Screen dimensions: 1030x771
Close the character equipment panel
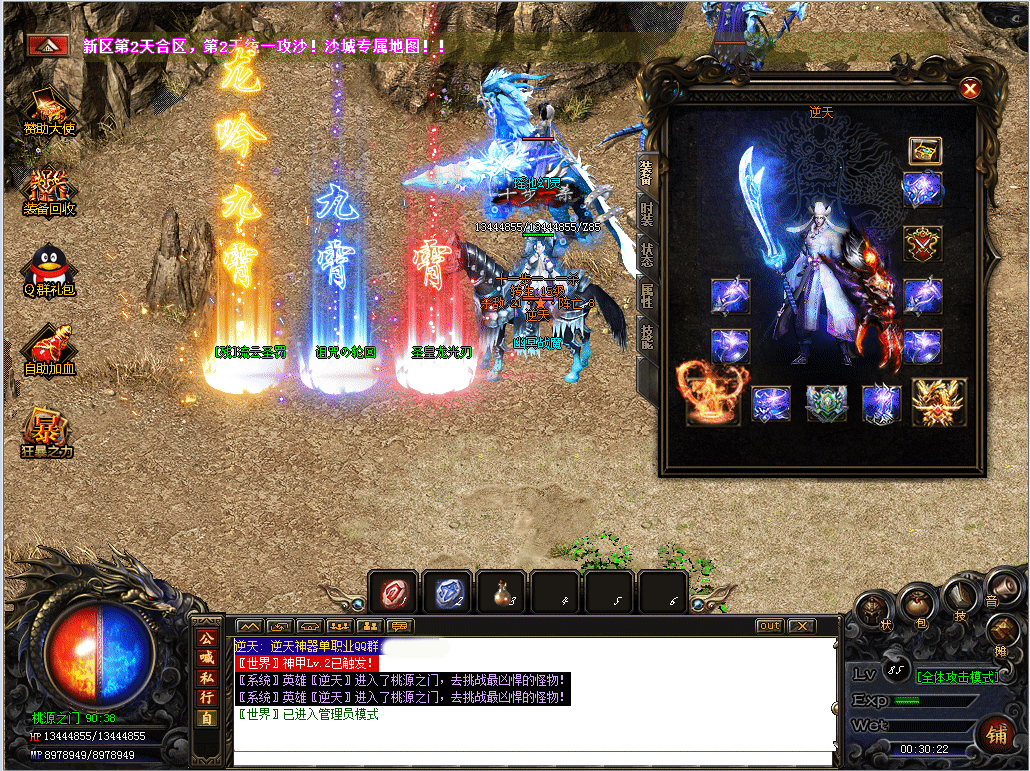(x=969, y=89)
